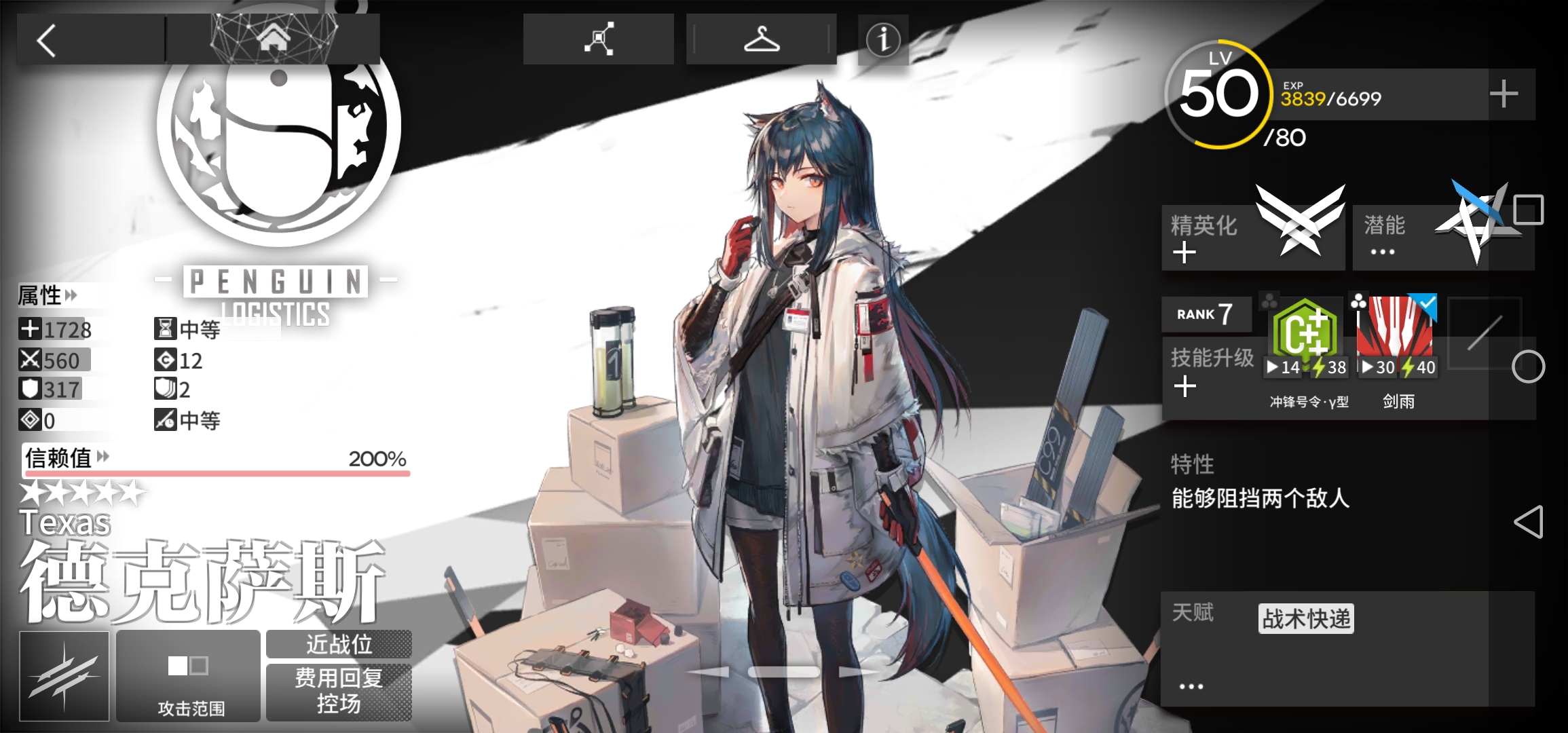Click the 近战位 position tag

pyautogui.click(x=339, y=645)
